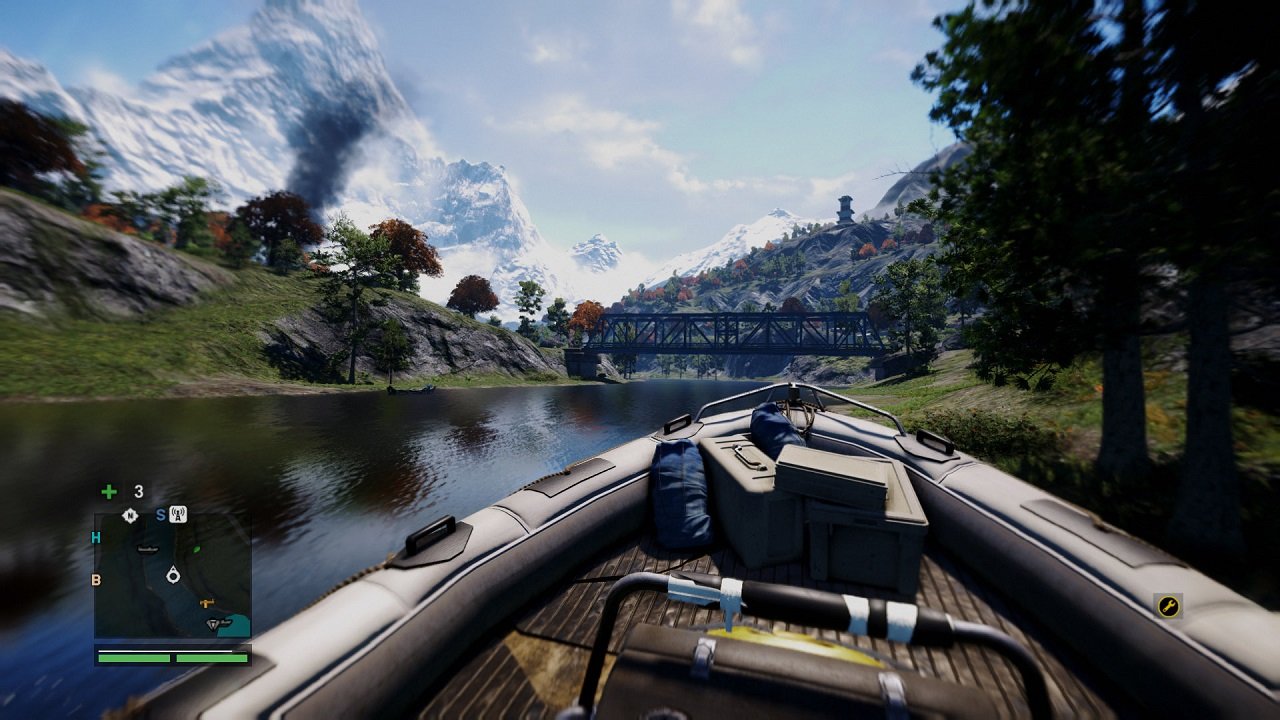Screen dimensions: 1280x720
Task: Click the north compass marker on minimap
Action: click(x=129, y=513)
